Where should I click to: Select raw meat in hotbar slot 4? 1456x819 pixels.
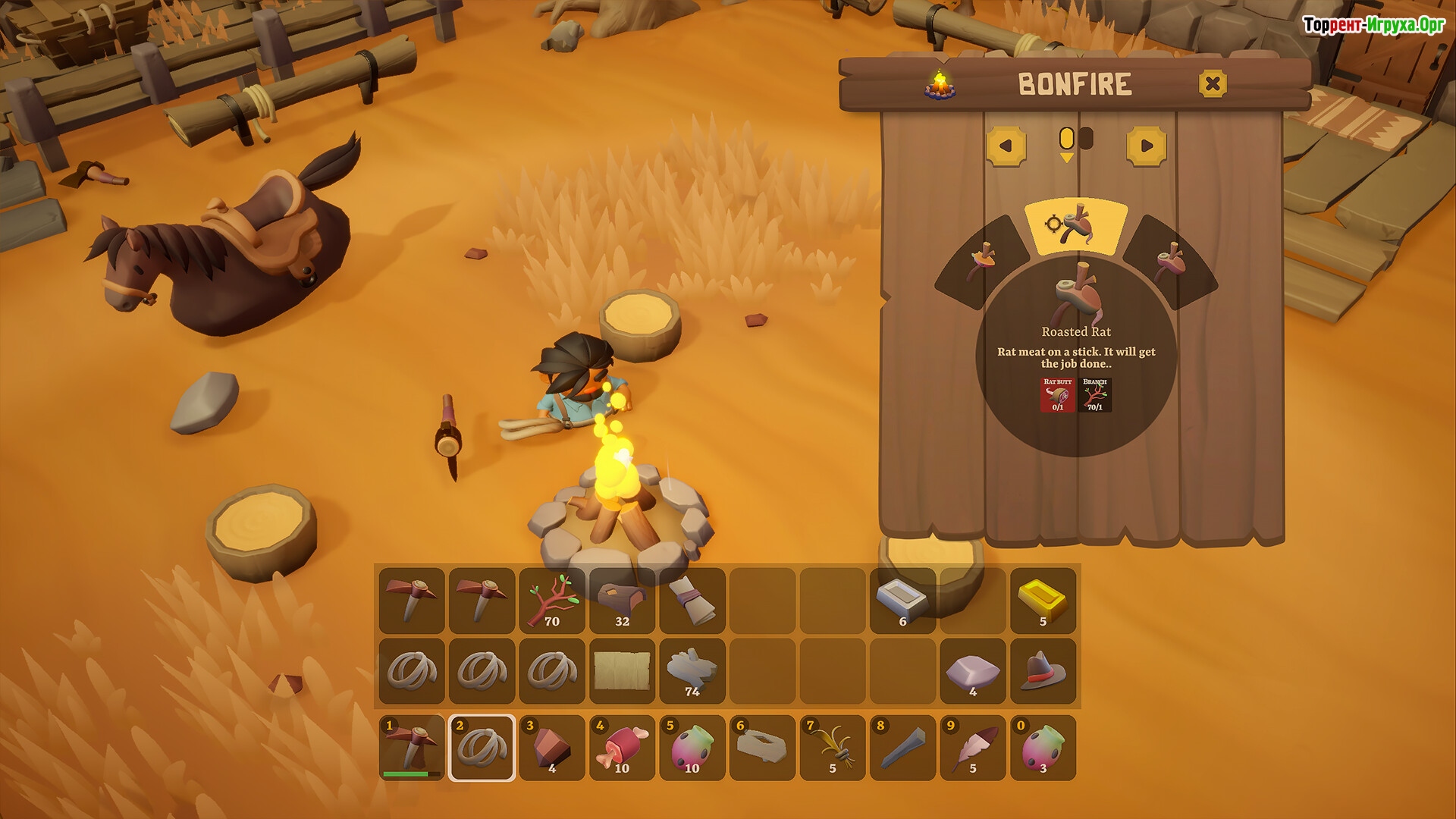(622, 747)
